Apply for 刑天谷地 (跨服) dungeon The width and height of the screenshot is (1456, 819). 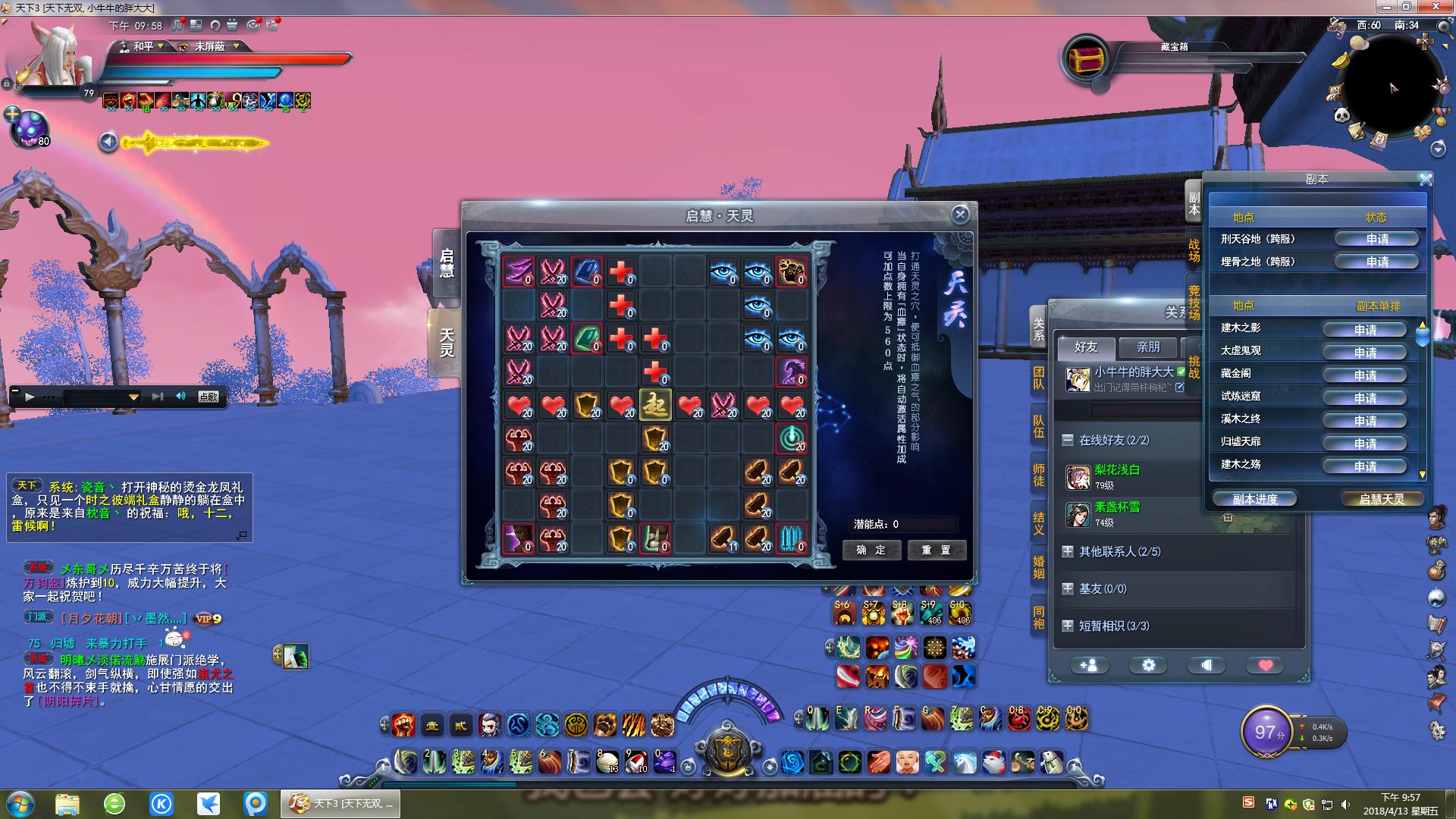tap(1376, 239)
